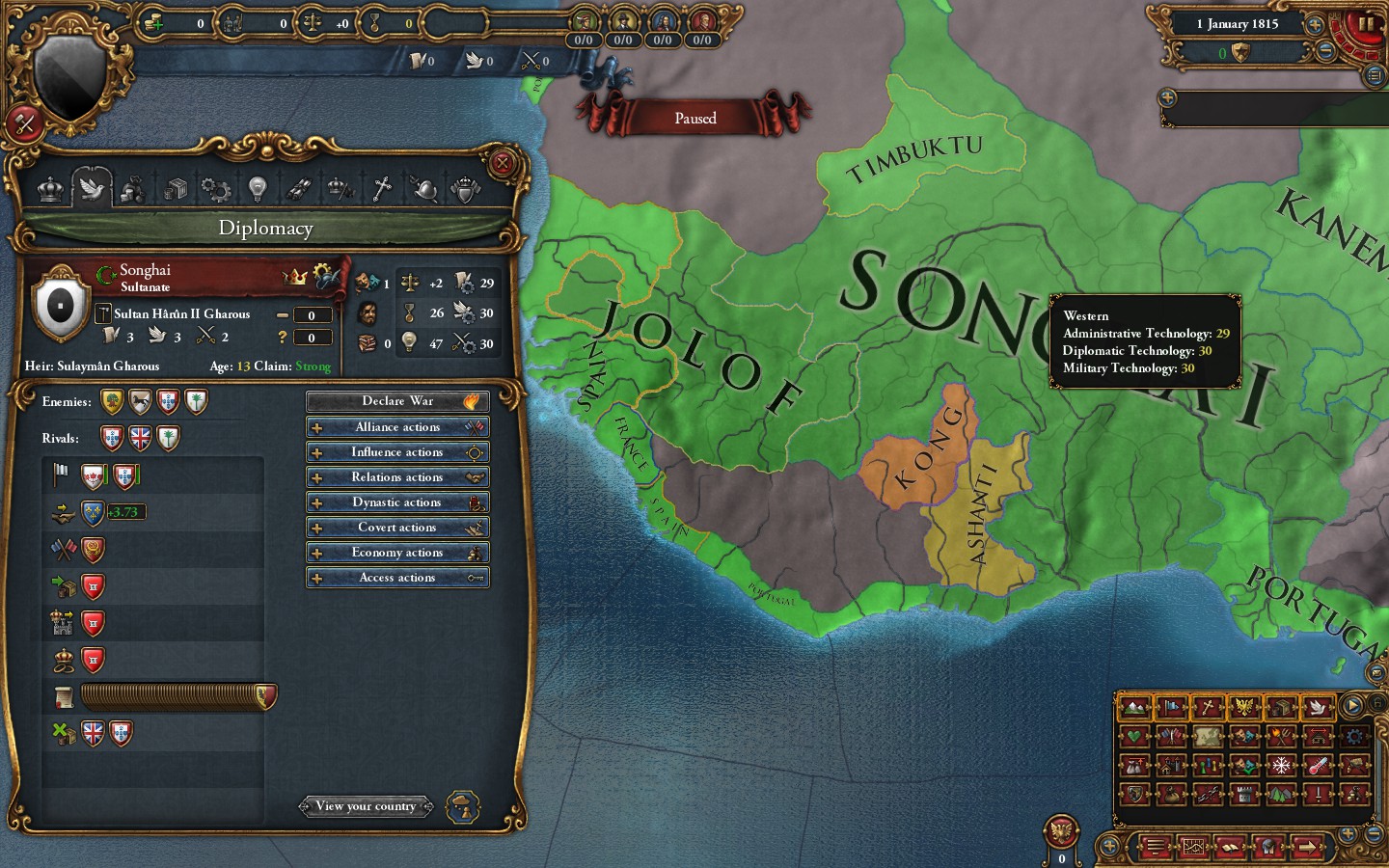Click the View your country button
The width and height of the screenshot is (1389, 868).
pyautogui.click(x=367, y=806)
